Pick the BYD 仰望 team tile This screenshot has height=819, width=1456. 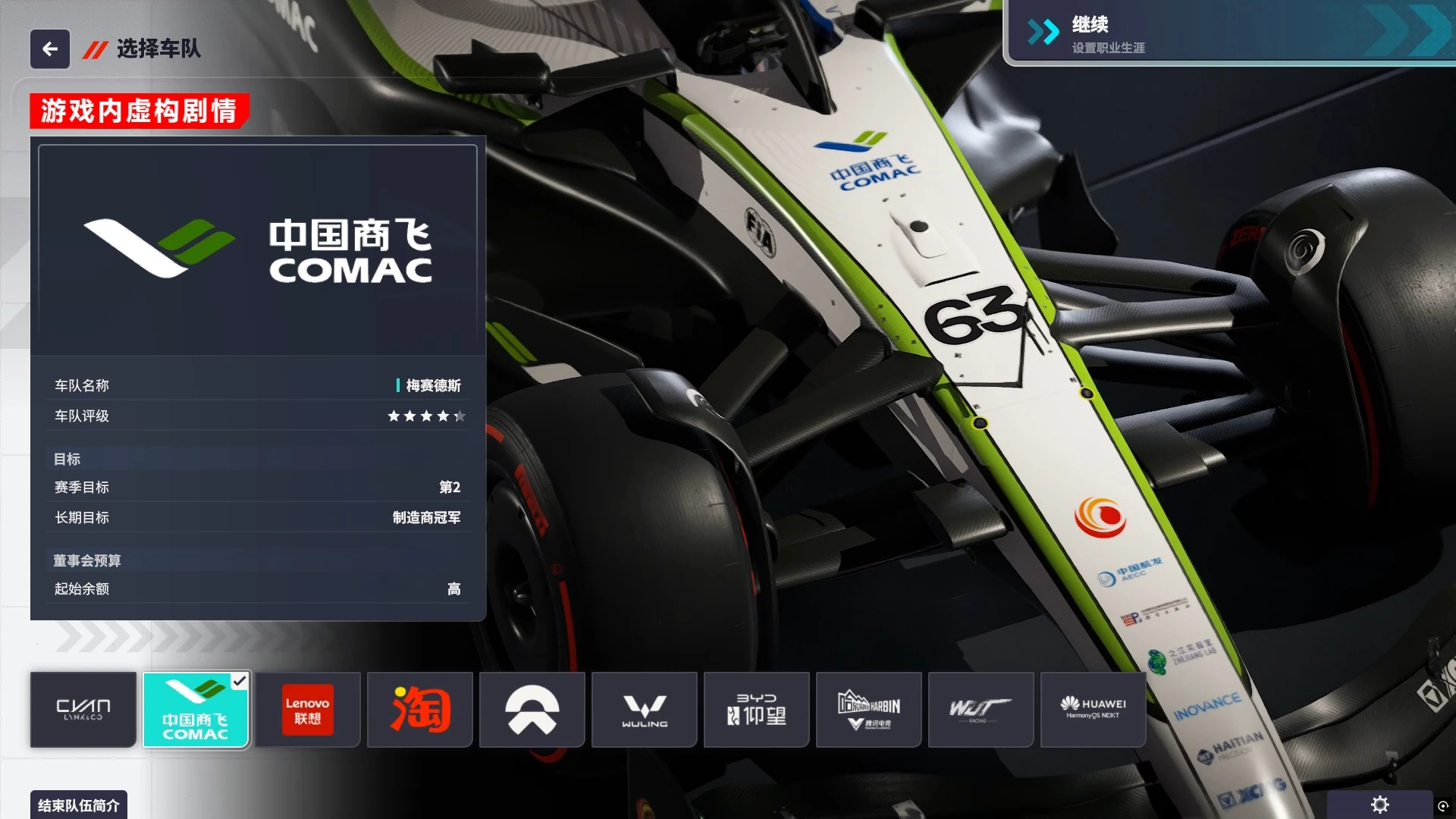pos(757,710)
